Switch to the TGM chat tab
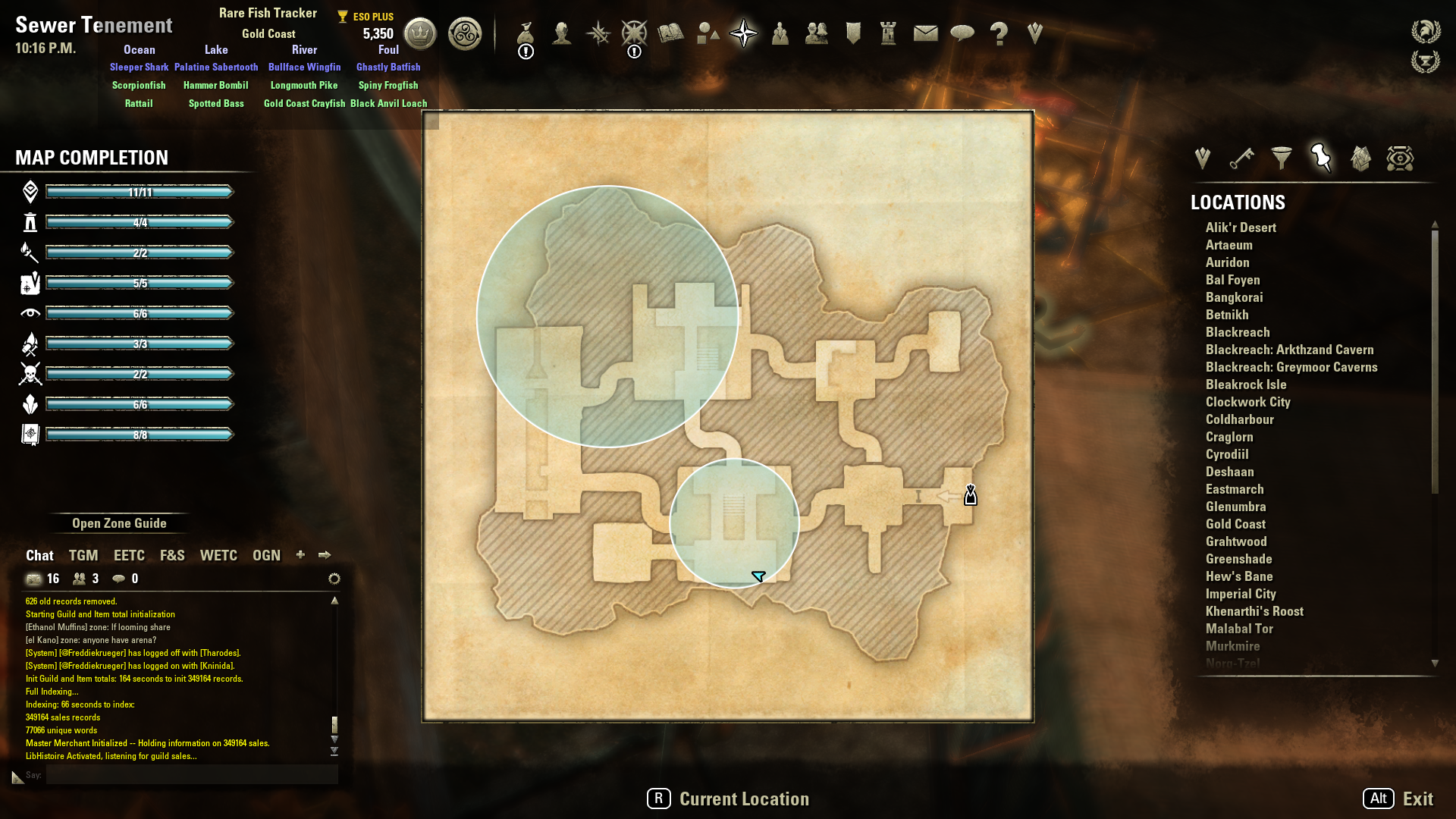This screenshot has height=819, width=1456. 83,555
